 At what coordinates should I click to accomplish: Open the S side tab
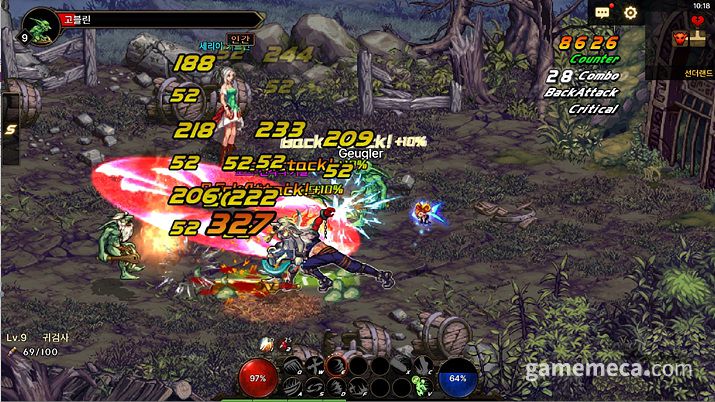point(10,129)
